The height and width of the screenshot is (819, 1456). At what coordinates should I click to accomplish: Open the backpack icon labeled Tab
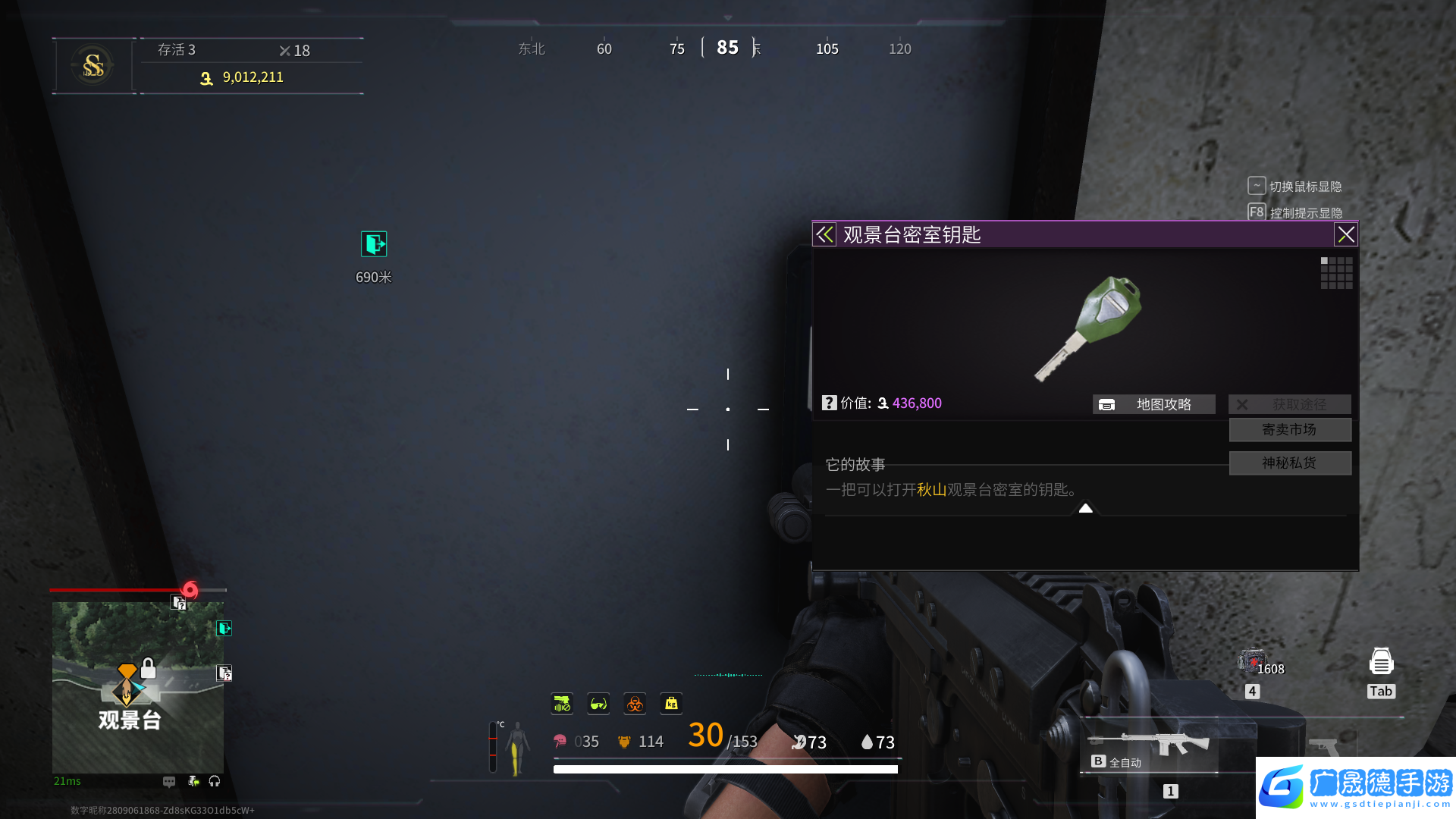(x=1381, y=662)
